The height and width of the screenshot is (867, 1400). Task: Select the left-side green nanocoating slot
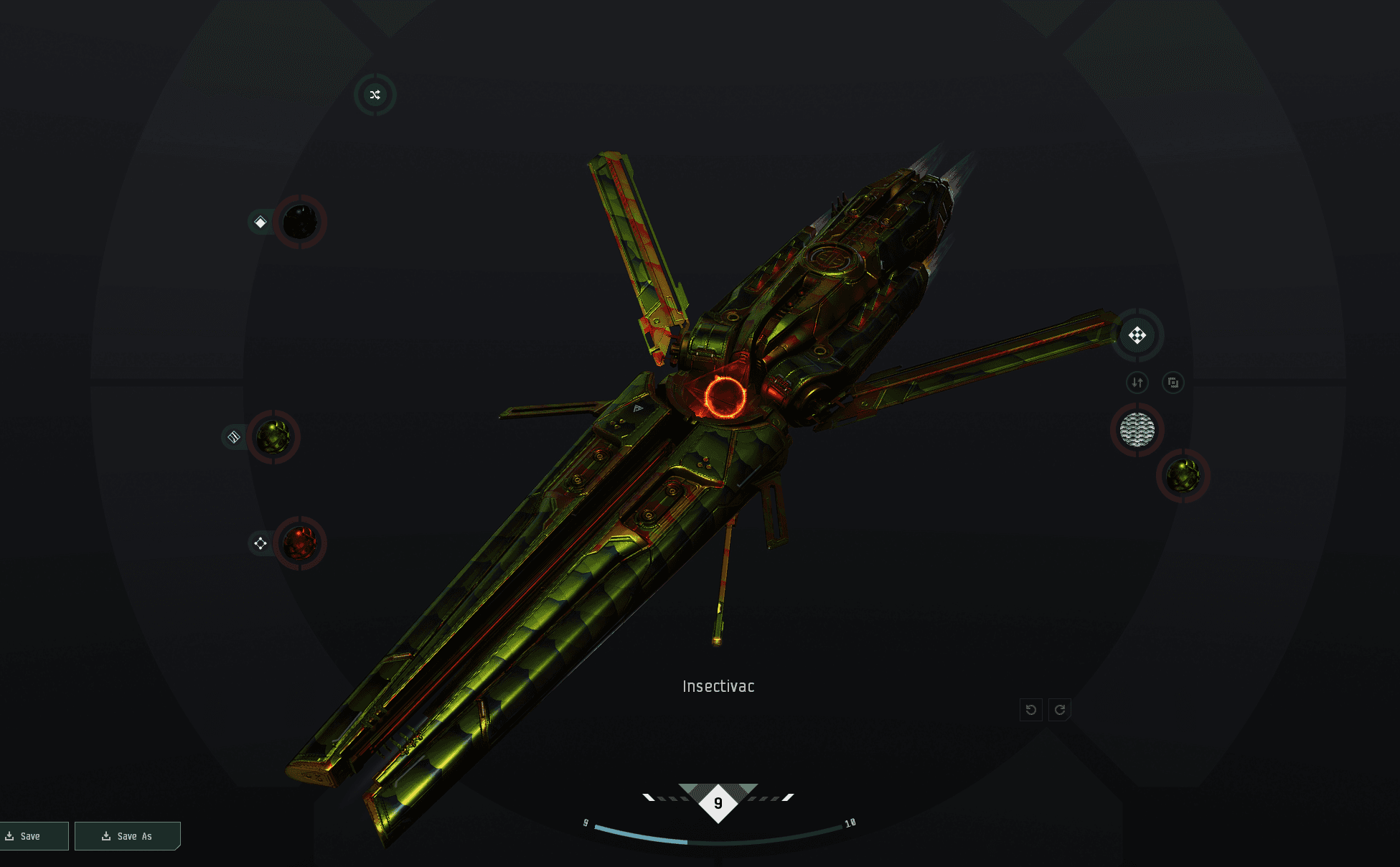pos(274,436)
